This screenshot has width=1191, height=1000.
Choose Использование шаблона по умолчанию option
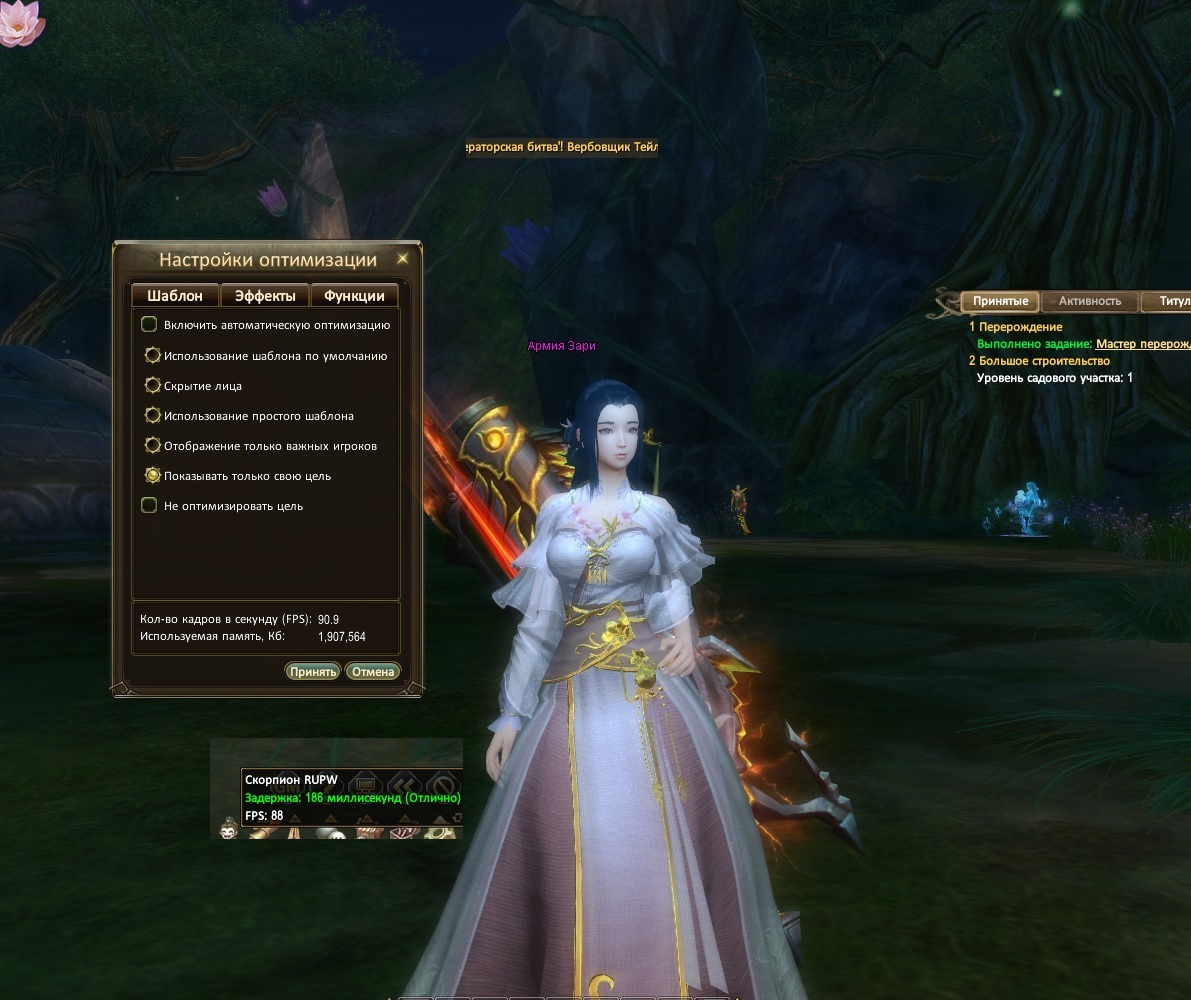tap(152, 355)
